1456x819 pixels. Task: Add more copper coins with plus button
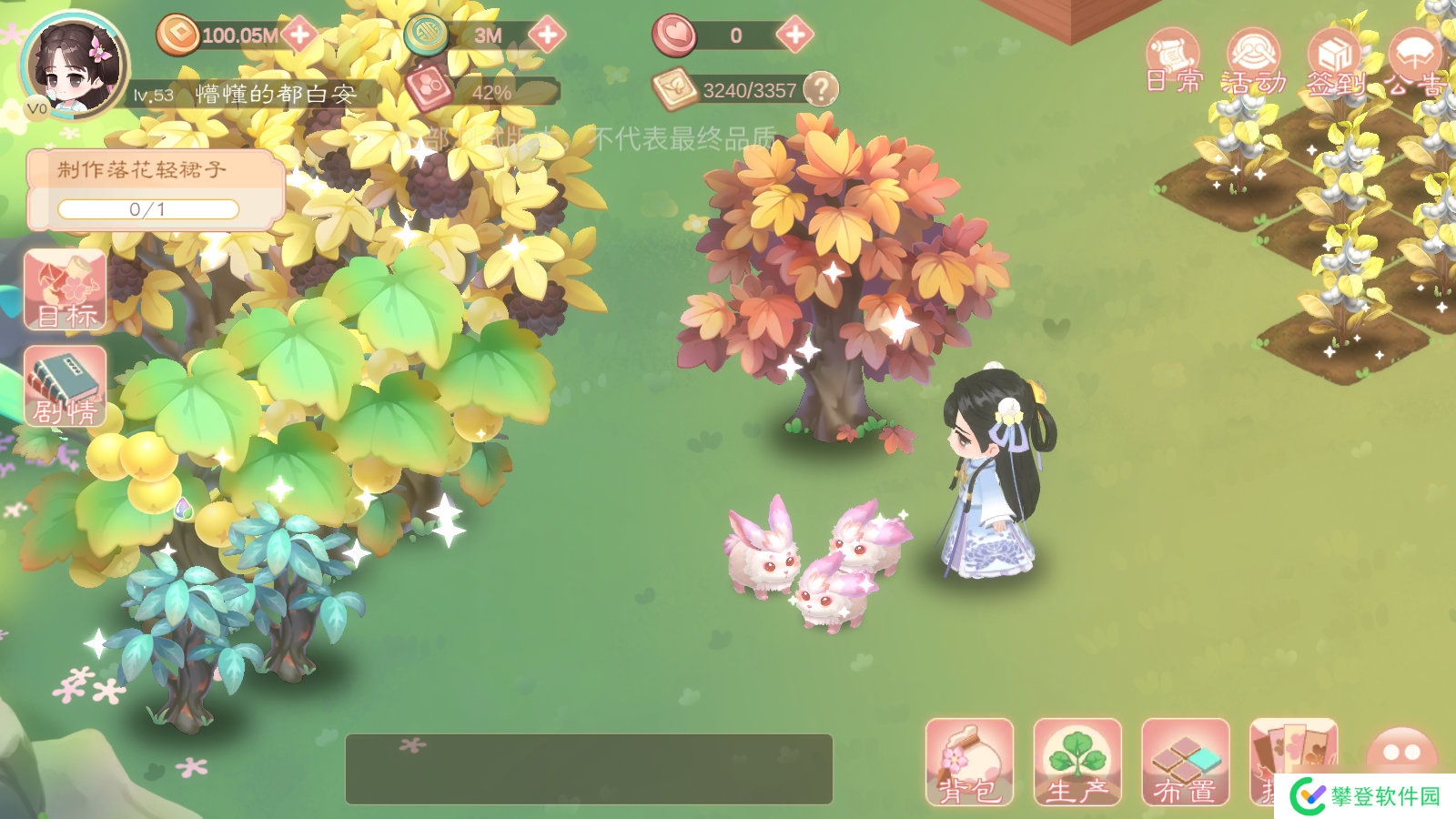click(299, 35)
